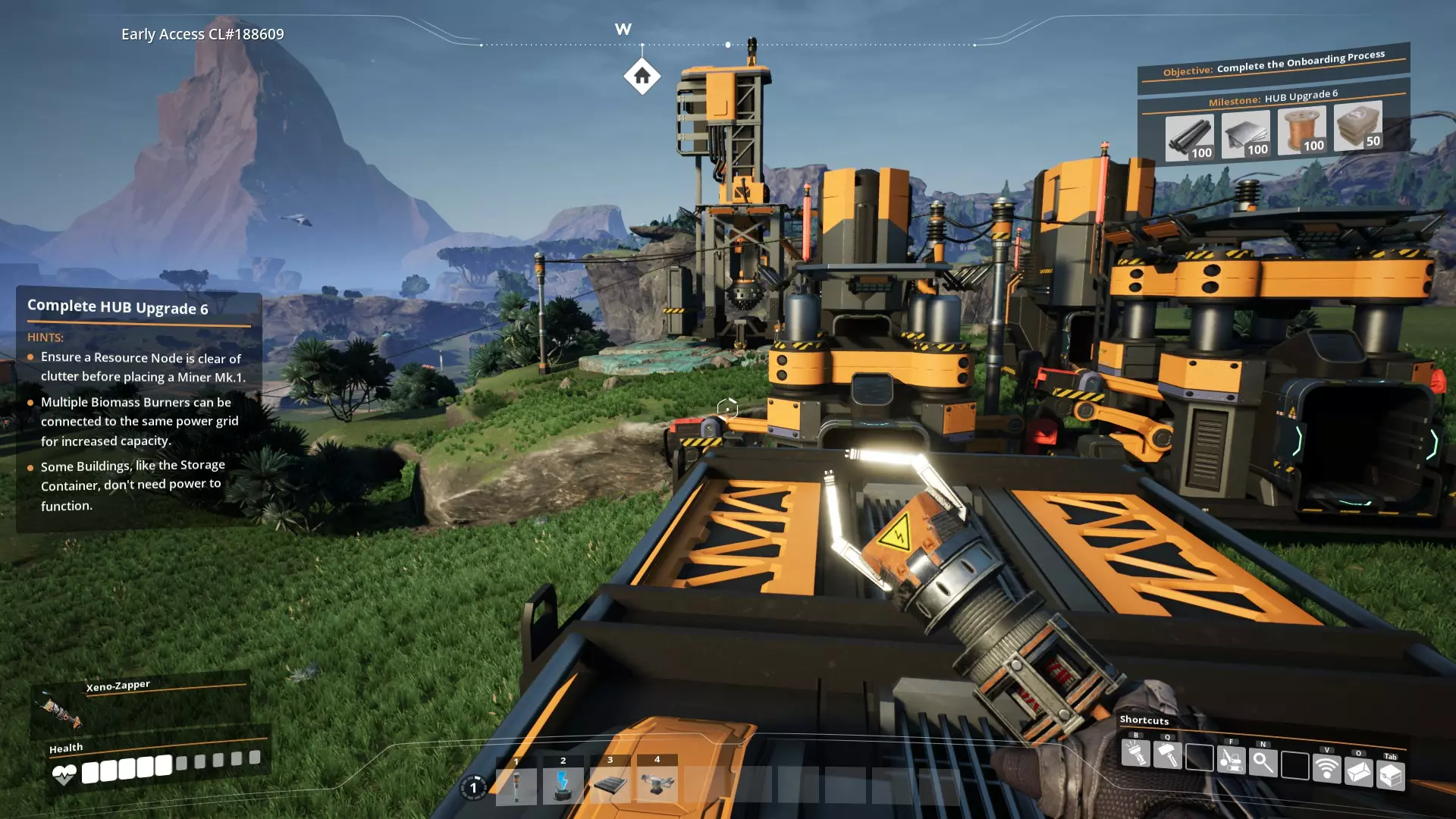The height and width of the screenshot is (819, 1456).
Task: Click the iron plate milestone requirement
Action: [x=1245, y=133]
